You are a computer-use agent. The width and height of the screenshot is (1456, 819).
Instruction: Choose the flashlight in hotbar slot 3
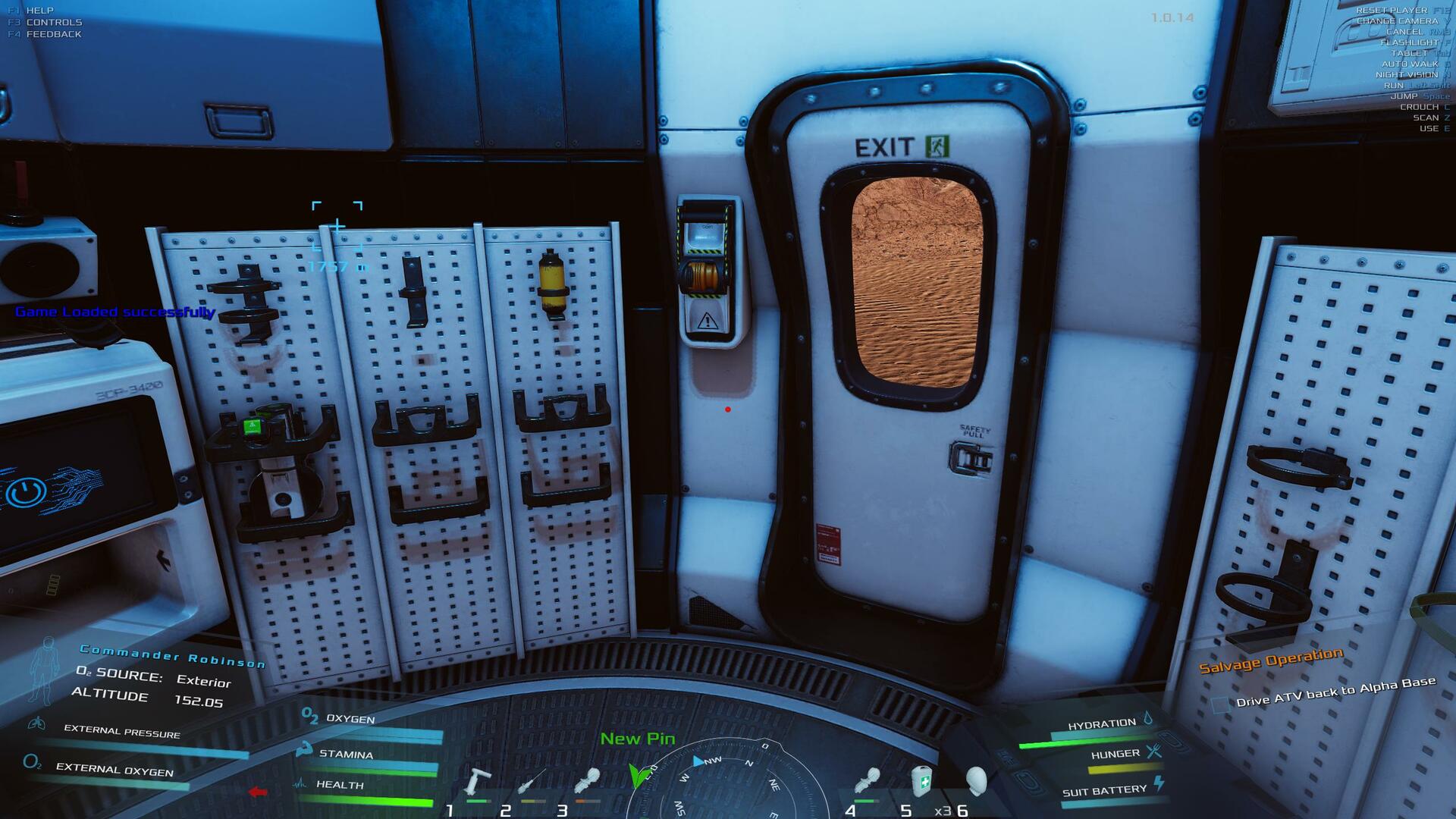click(x=588, y=782)
